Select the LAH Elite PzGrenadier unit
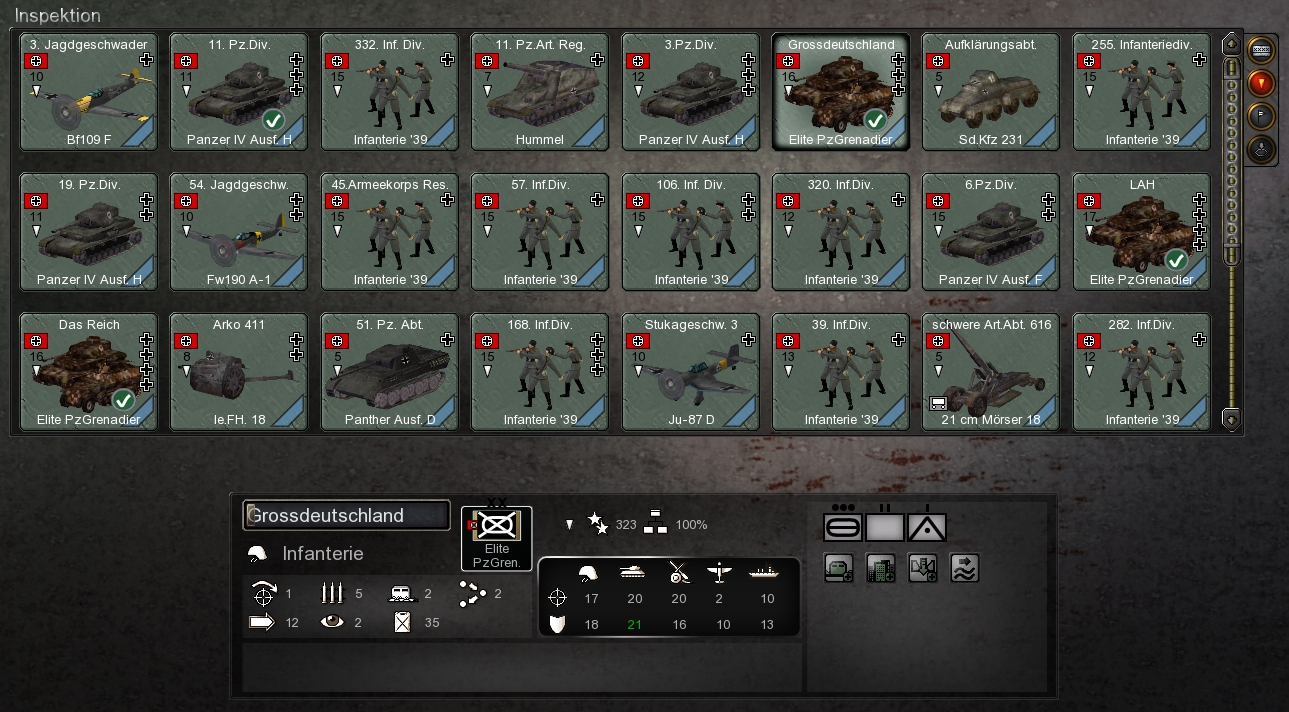1289x712 pixels. 1141,231
